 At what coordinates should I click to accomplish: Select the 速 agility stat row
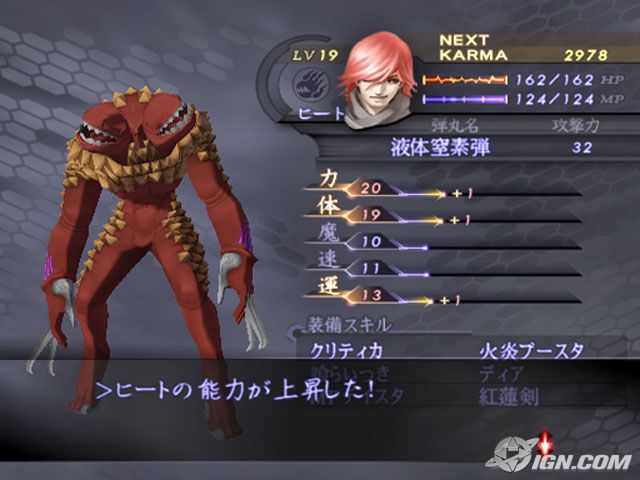pos(329,267)
